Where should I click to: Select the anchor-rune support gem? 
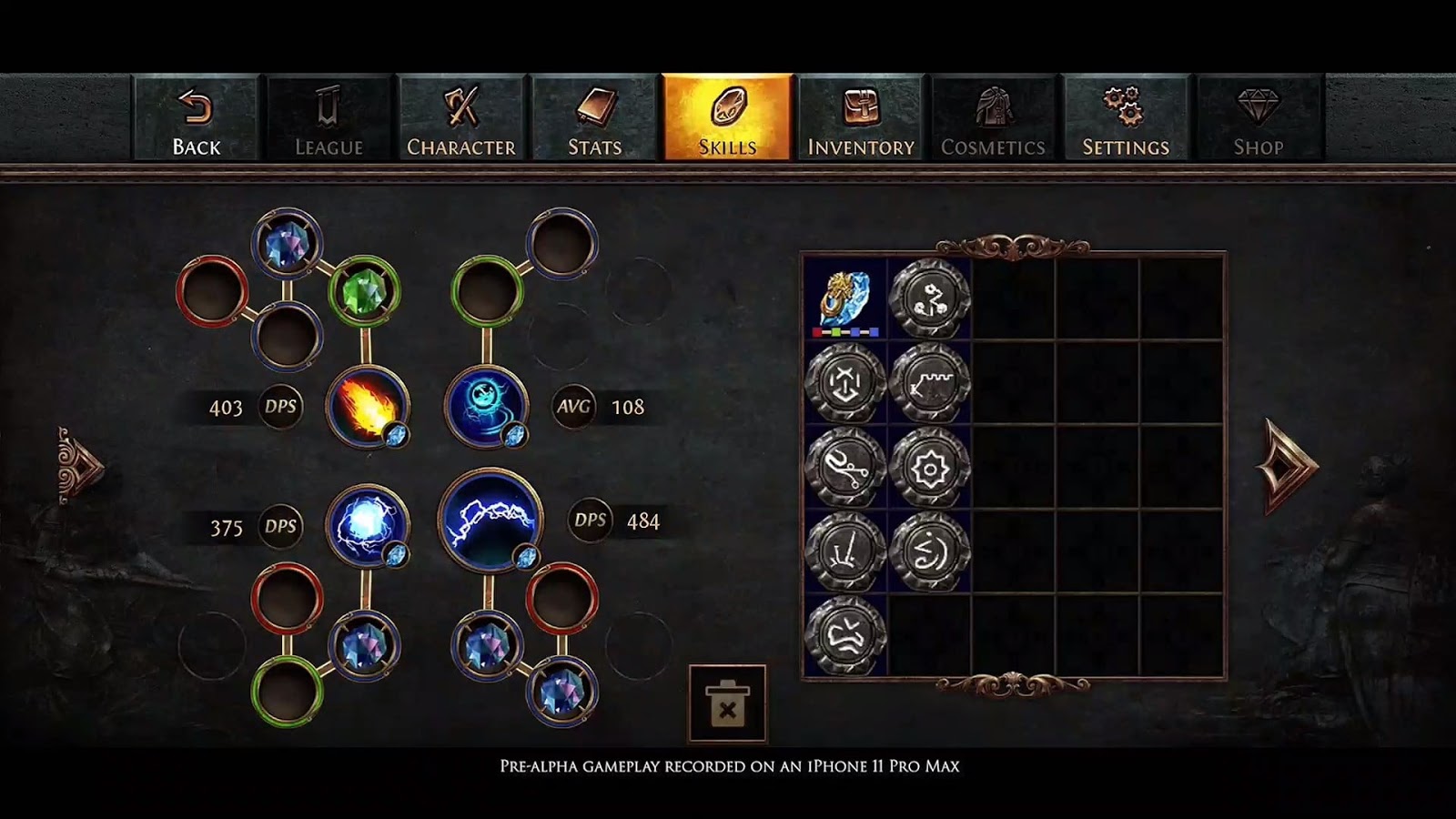(x=848, y=382)
